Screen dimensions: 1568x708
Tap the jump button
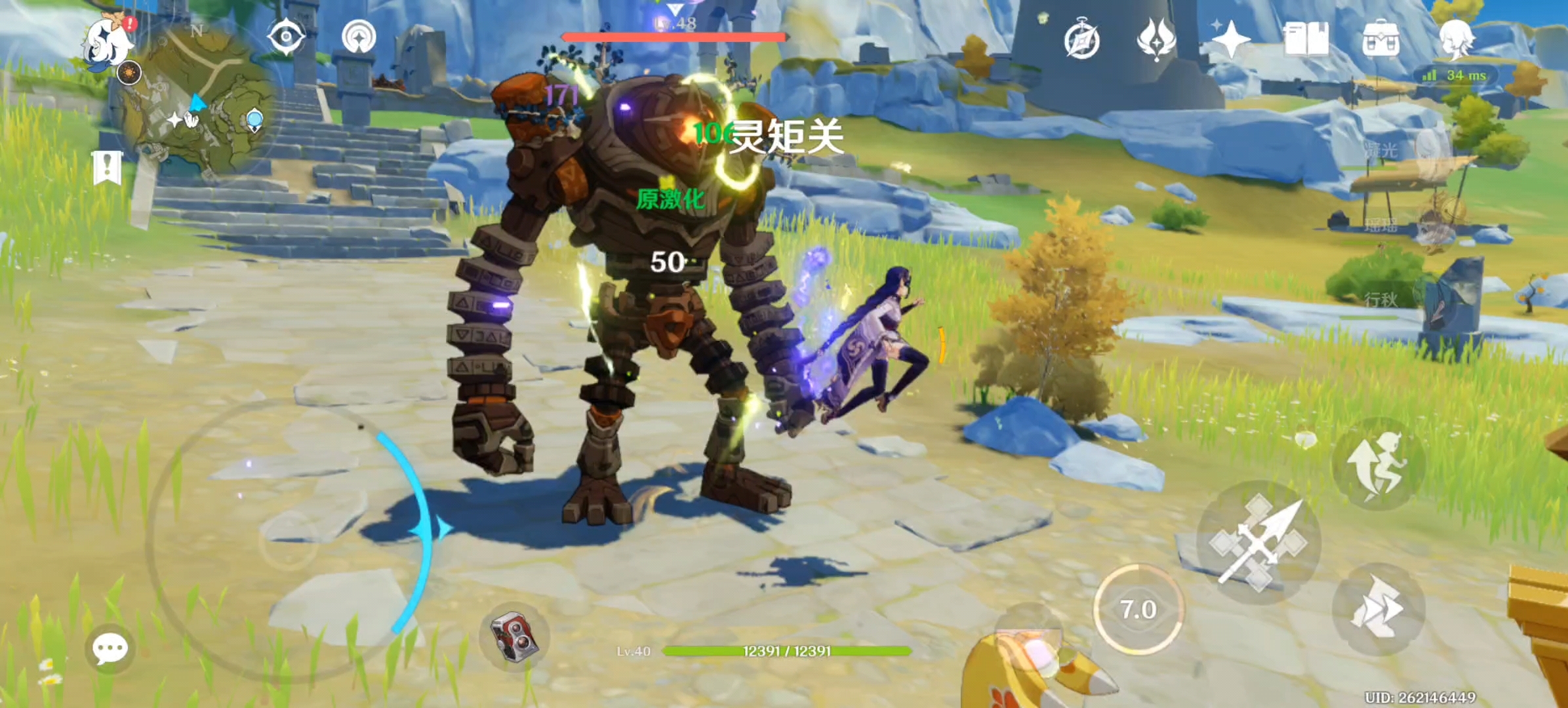coord(1378,464)
